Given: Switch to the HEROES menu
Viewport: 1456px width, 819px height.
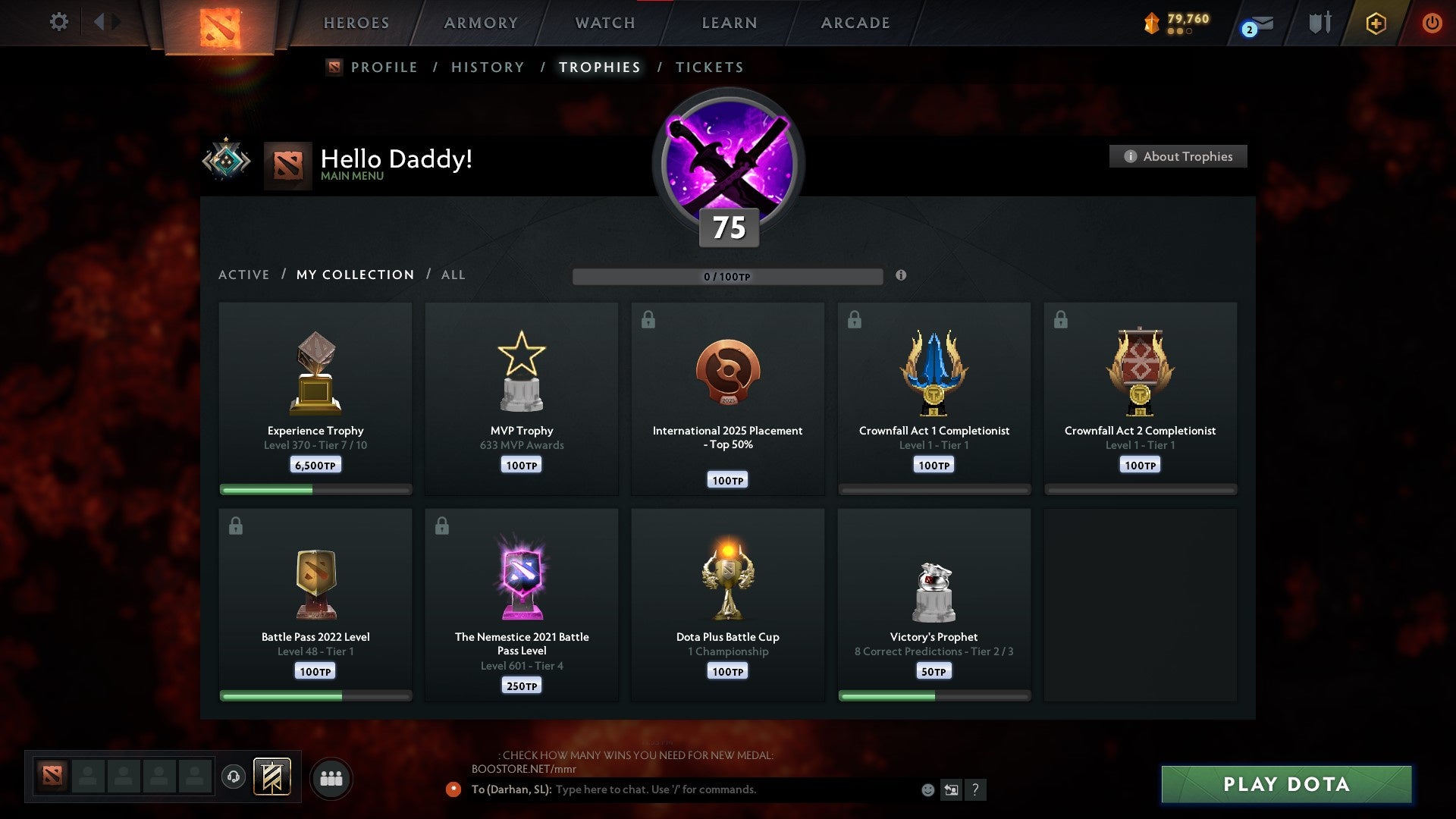Looking at the screenshot, I should pyautogui.click(x=356, y=23).
